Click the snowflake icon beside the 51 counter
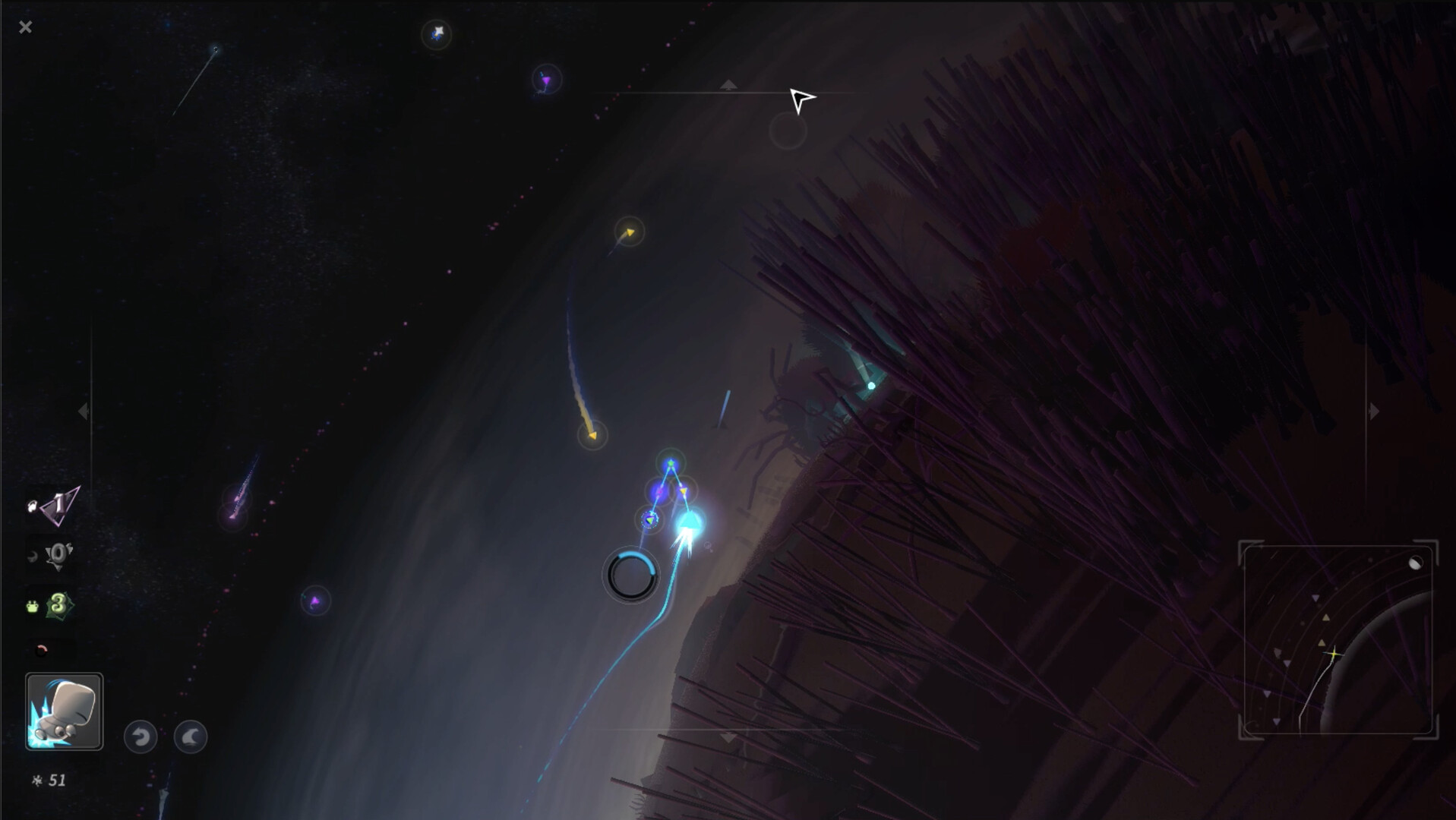Image resolution: width=1456 pixels, height=820 pixels. point(37,779)
